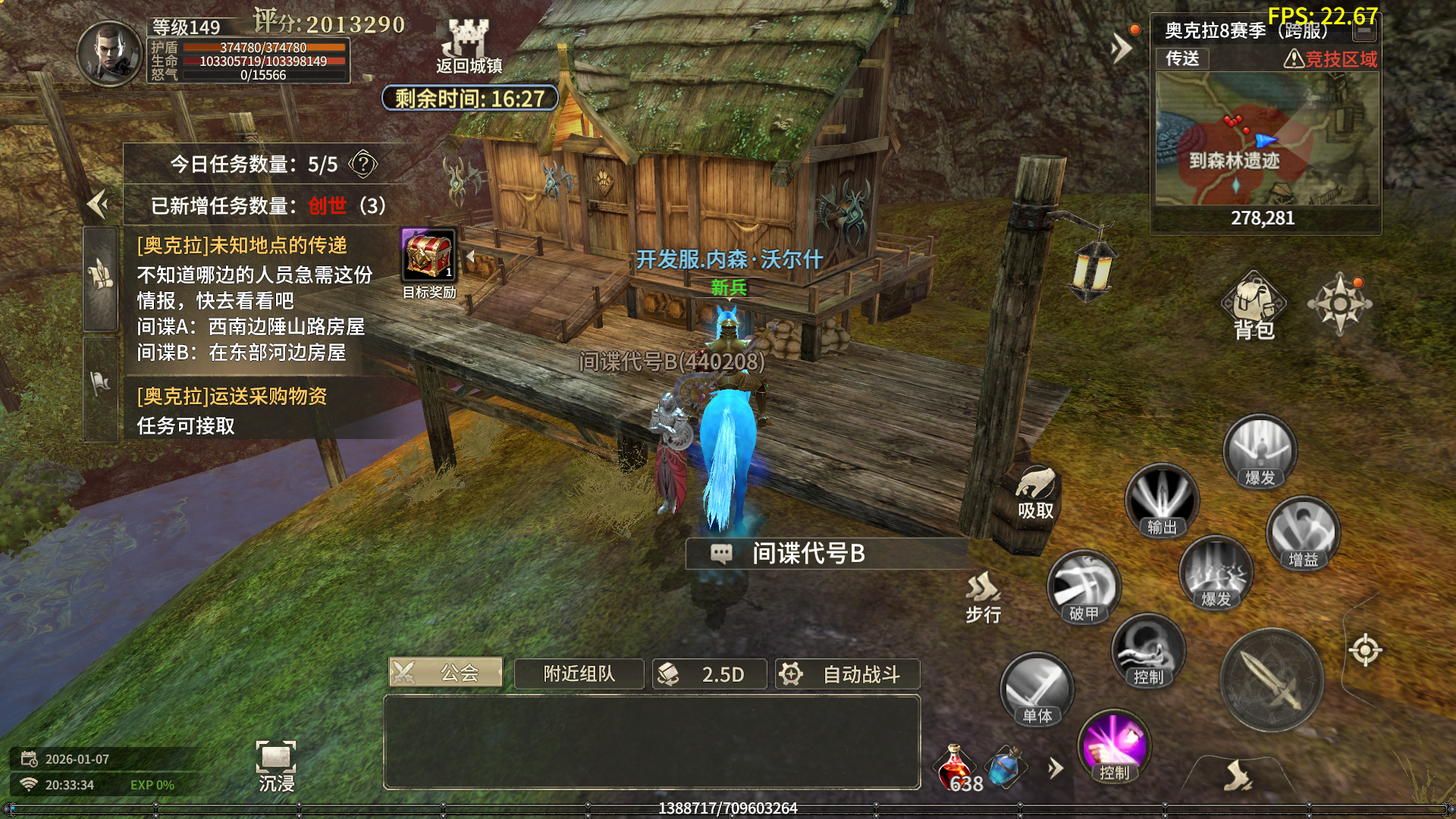Enable 自动战斗 auto battle
The image size is (1456, 819).
[x=847, y=673]
